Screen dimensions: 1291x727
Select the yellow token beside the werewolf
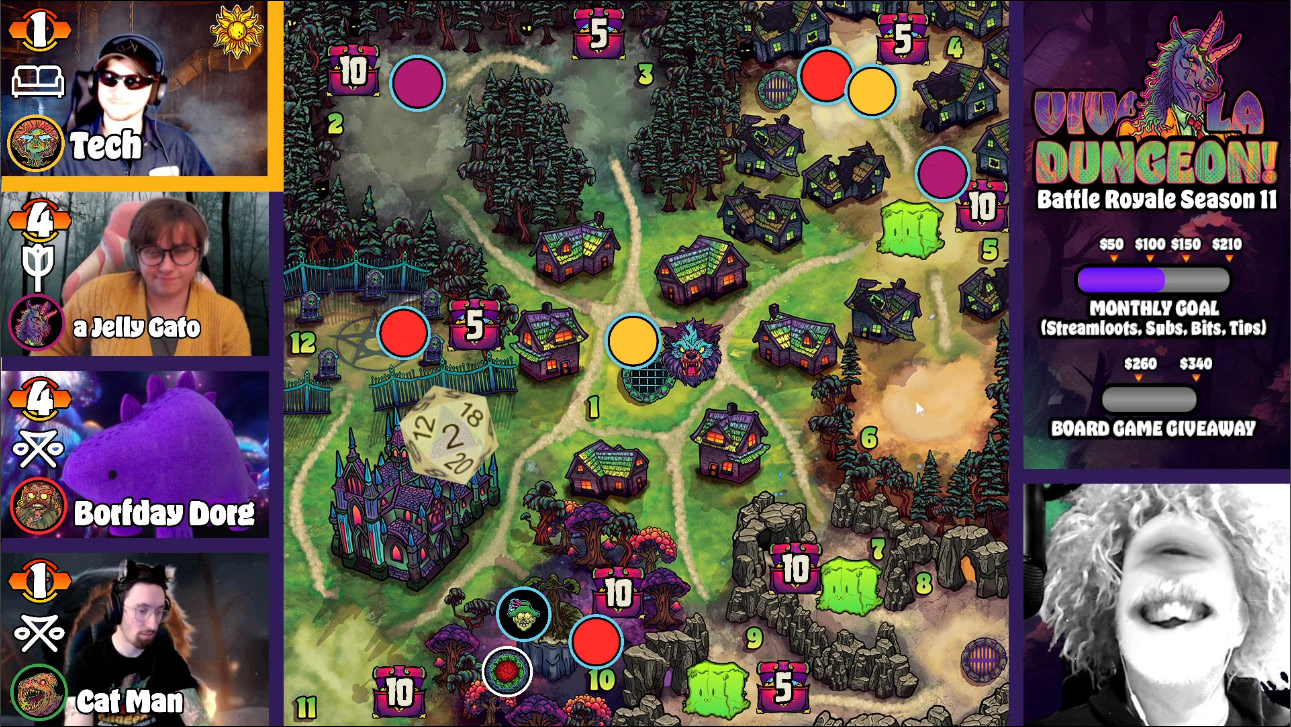[633, 341]
